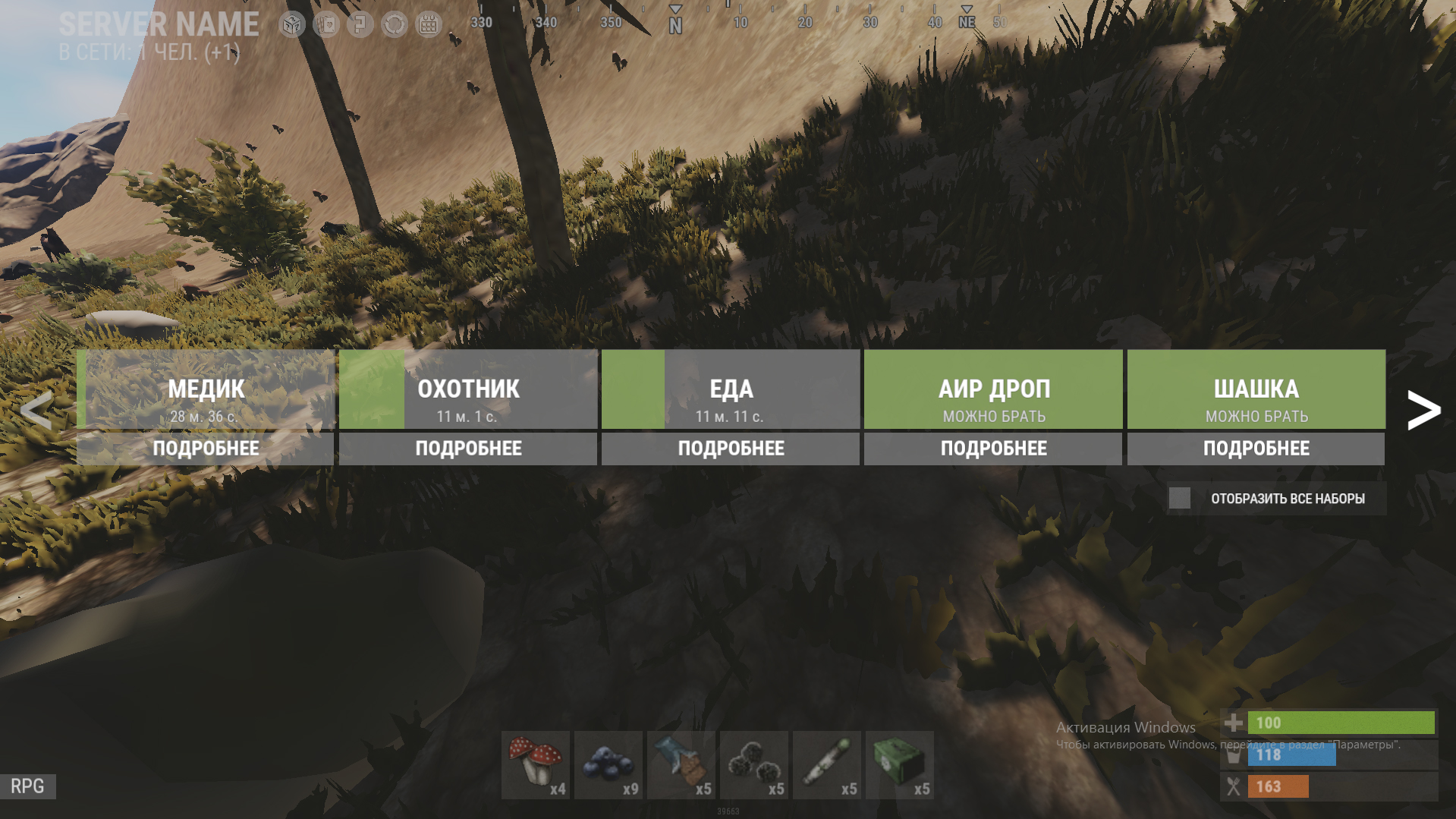
Task: Select the chocolate bar hotbar slot
Action: [x=681, y=765]
